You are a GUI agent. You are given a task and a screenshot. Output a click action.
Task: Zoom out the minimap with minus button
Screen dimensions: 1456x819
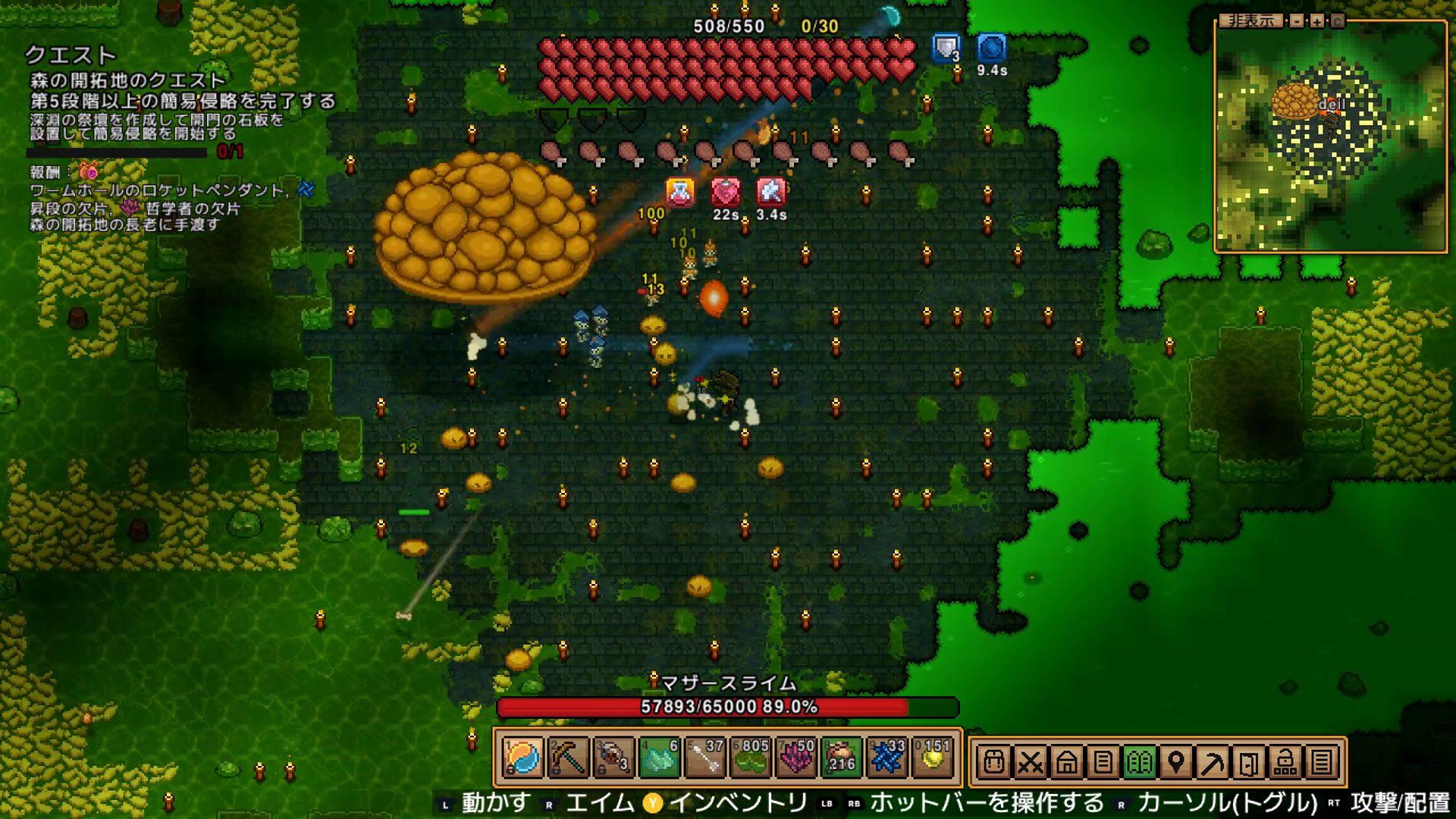[x=1298, y=21]
